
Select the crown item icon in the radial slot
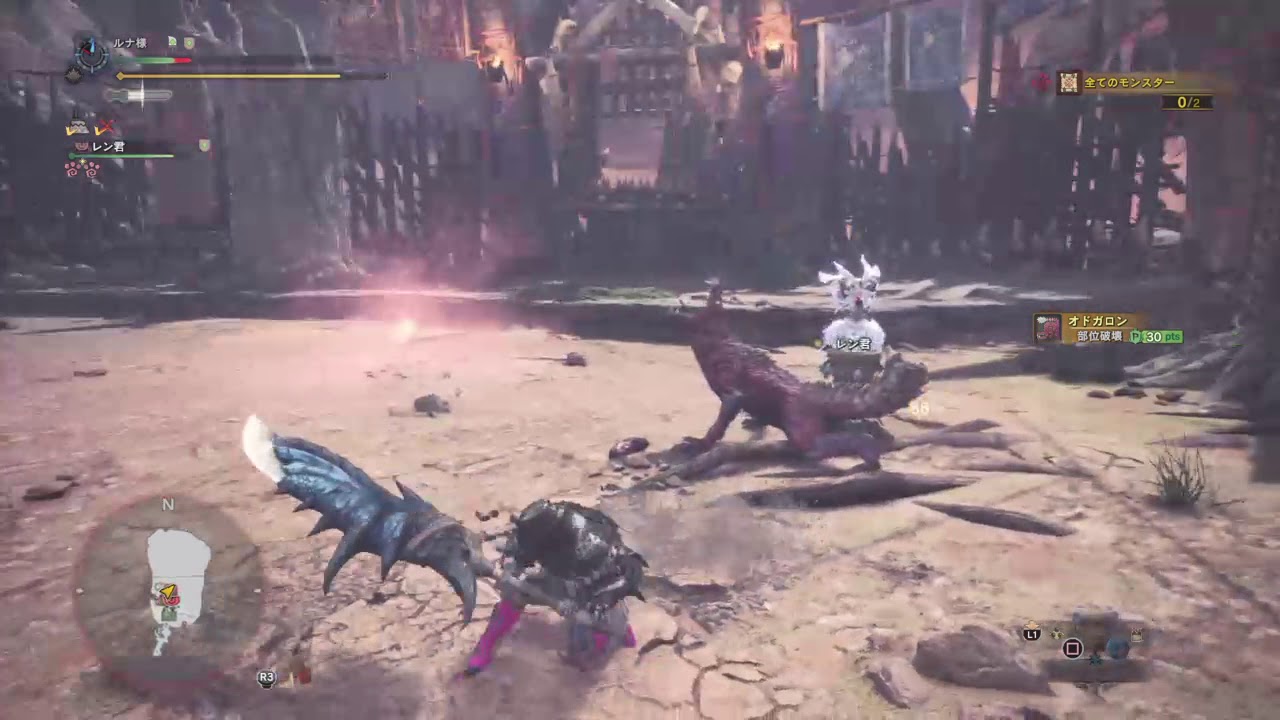coord(1136,633)
